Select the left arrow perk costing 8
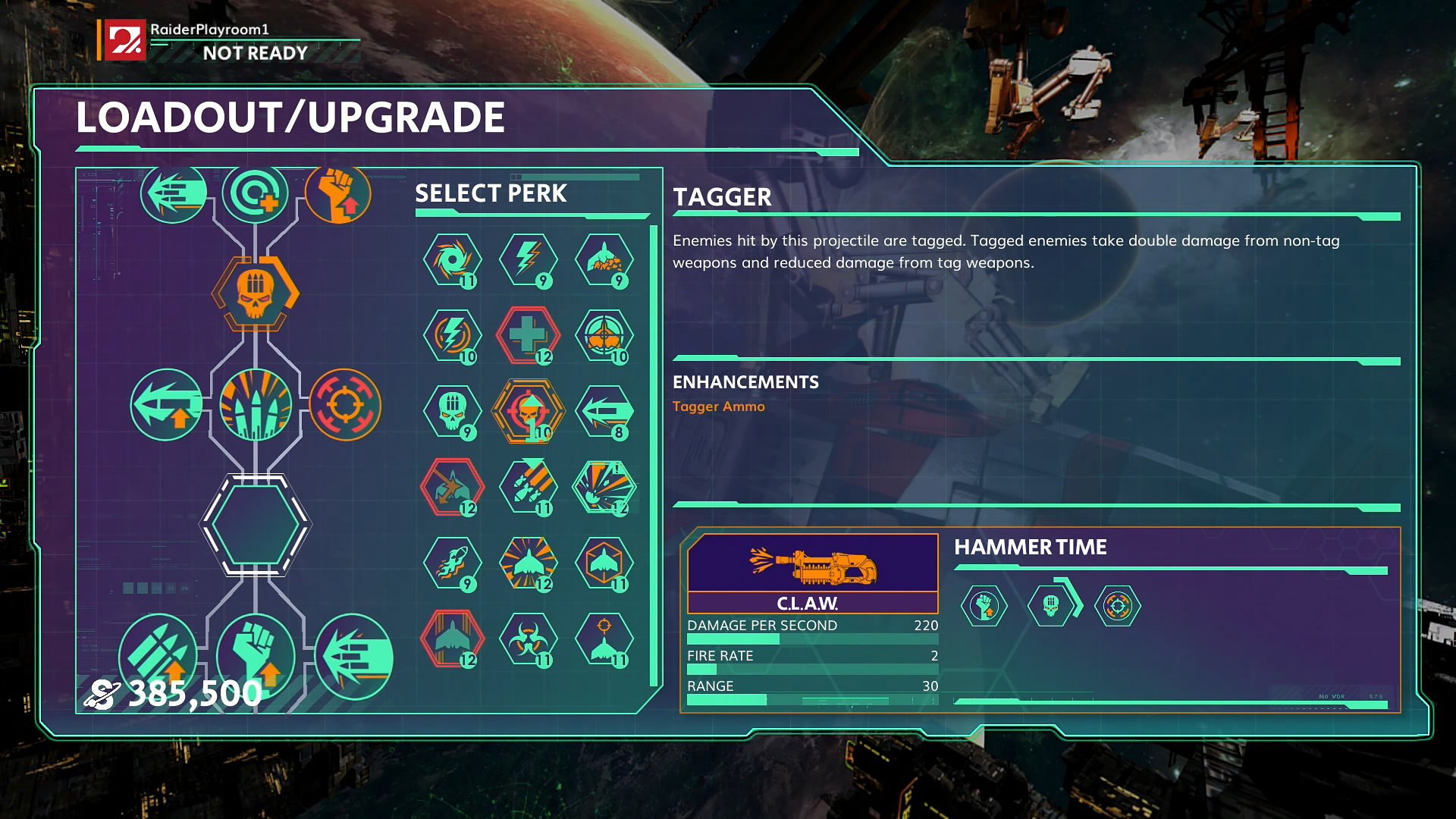This screenshot has width=1456, height=819. tap(604, 411)
